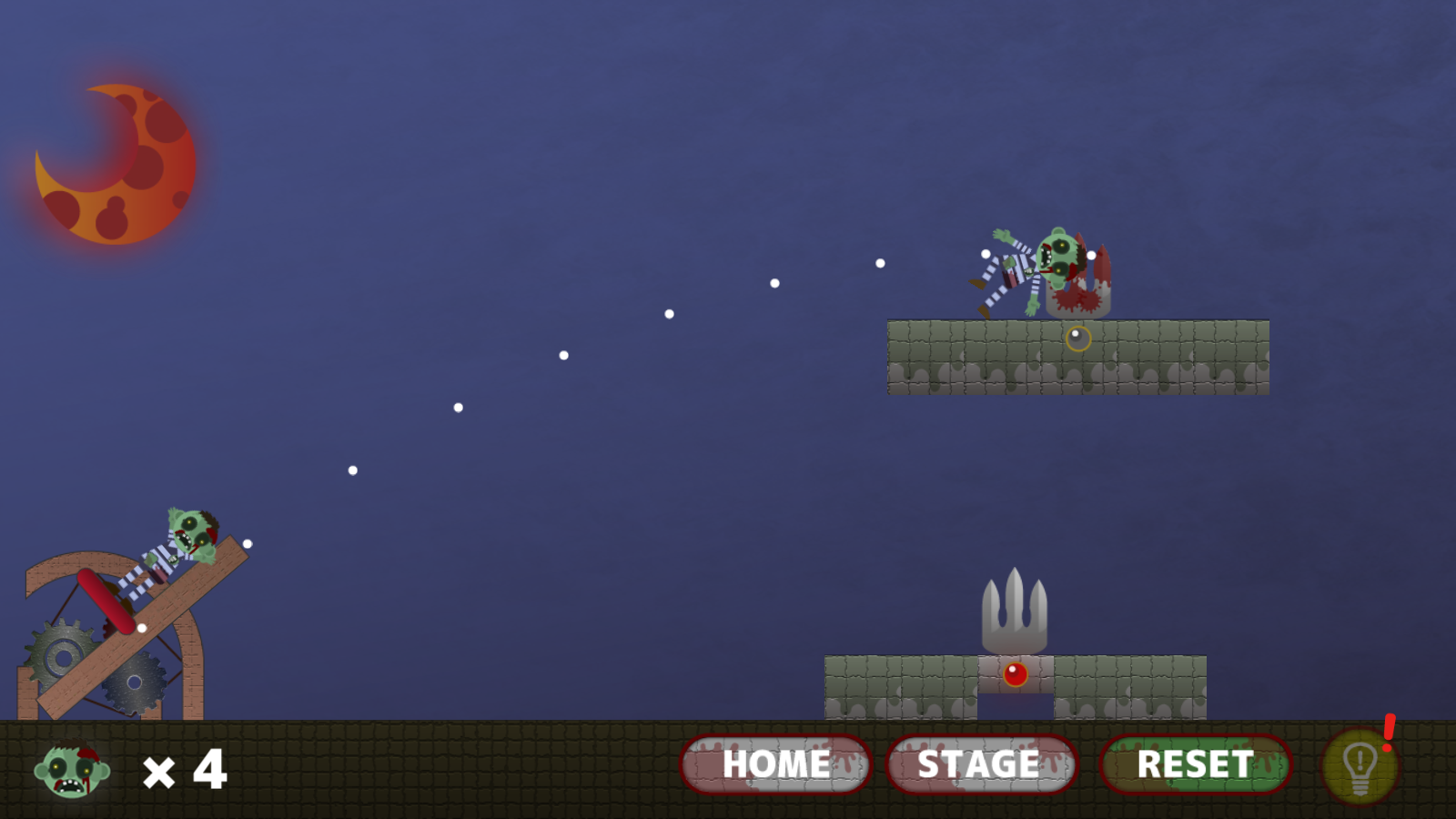The width and height of the screenshot is (1456, 819).
Task: Hit the RESET button
Action: pos(1195,764)
